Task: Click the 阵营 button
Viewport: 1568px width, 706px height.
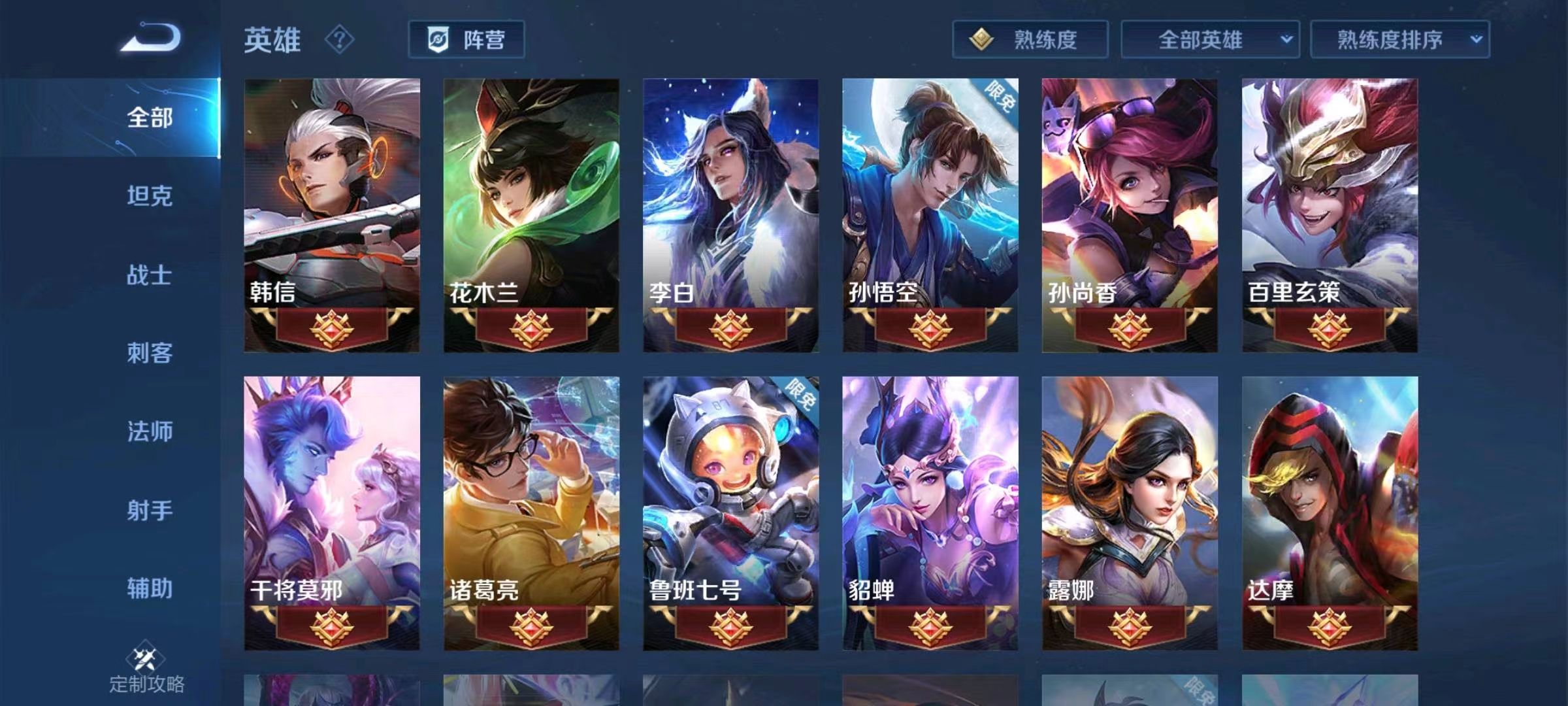Action: pos(468,39)
